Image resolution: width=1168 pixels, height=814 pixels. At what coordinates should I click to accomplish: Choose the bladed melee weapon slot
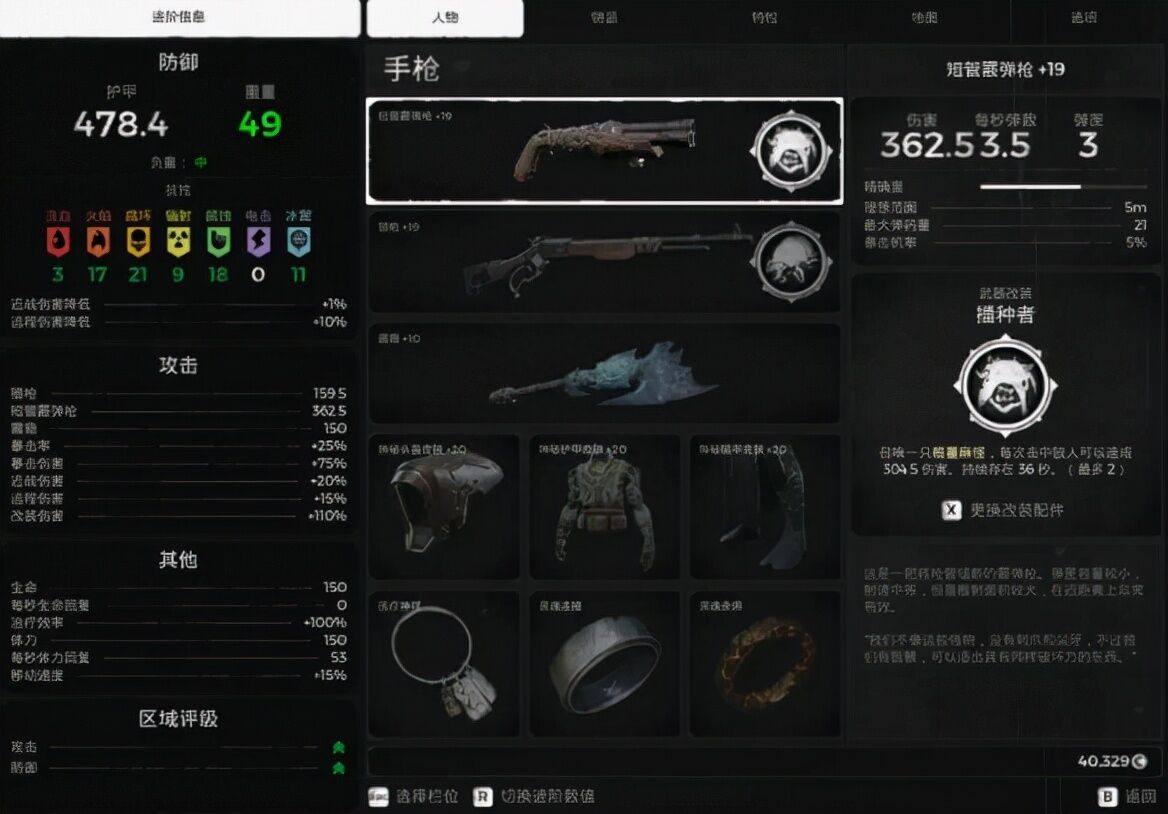coord(604,373)
